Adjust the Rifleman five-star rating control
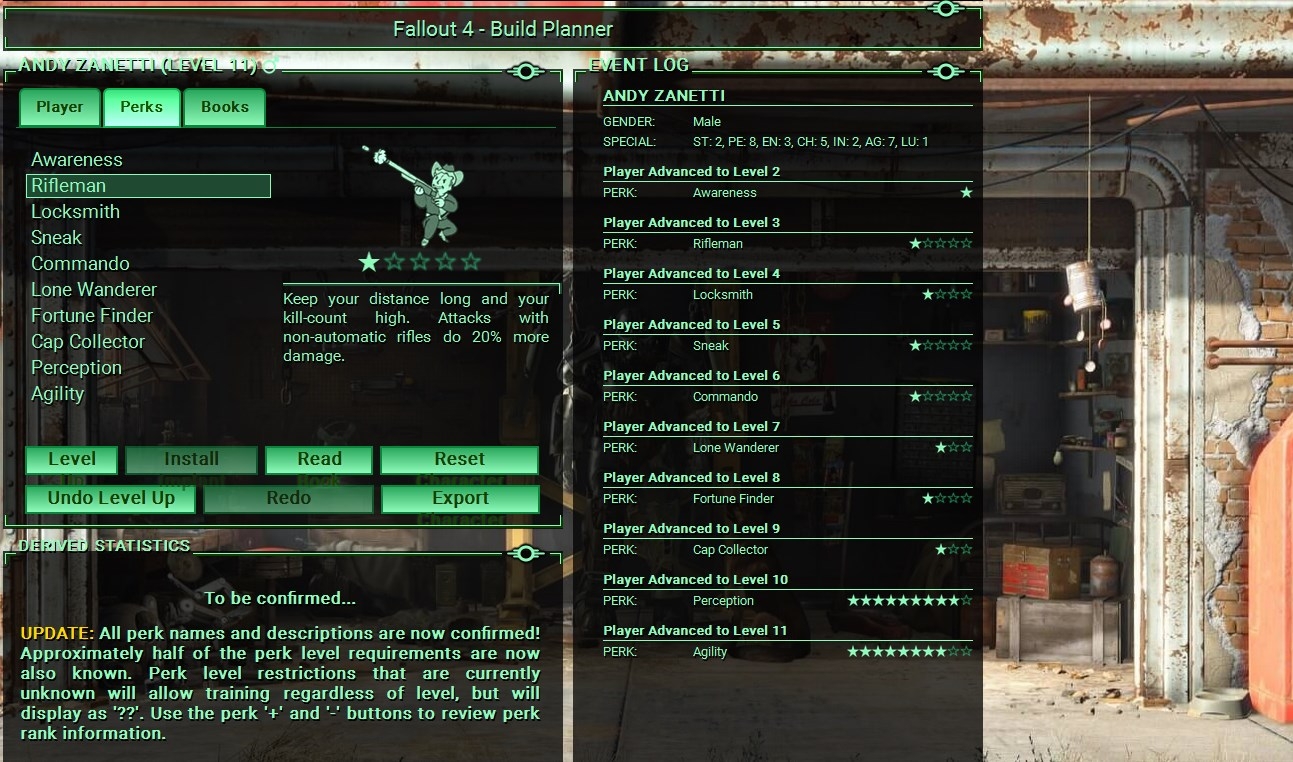This screenshot has width=1293, height=762. tap(422, 261)
